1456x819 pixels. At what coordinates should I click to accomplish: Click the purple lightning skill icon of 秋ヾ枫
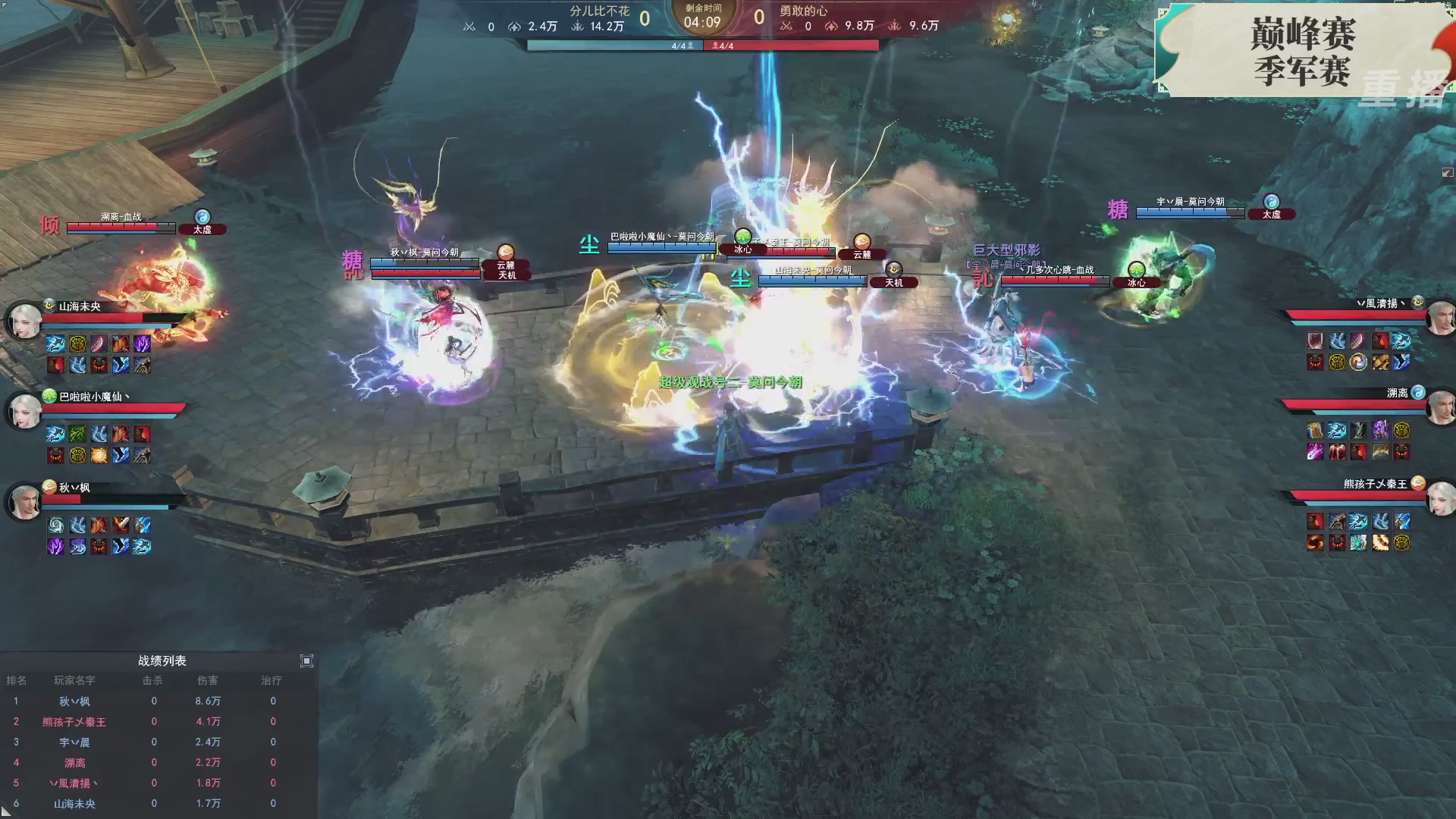[x=55, y=547]
